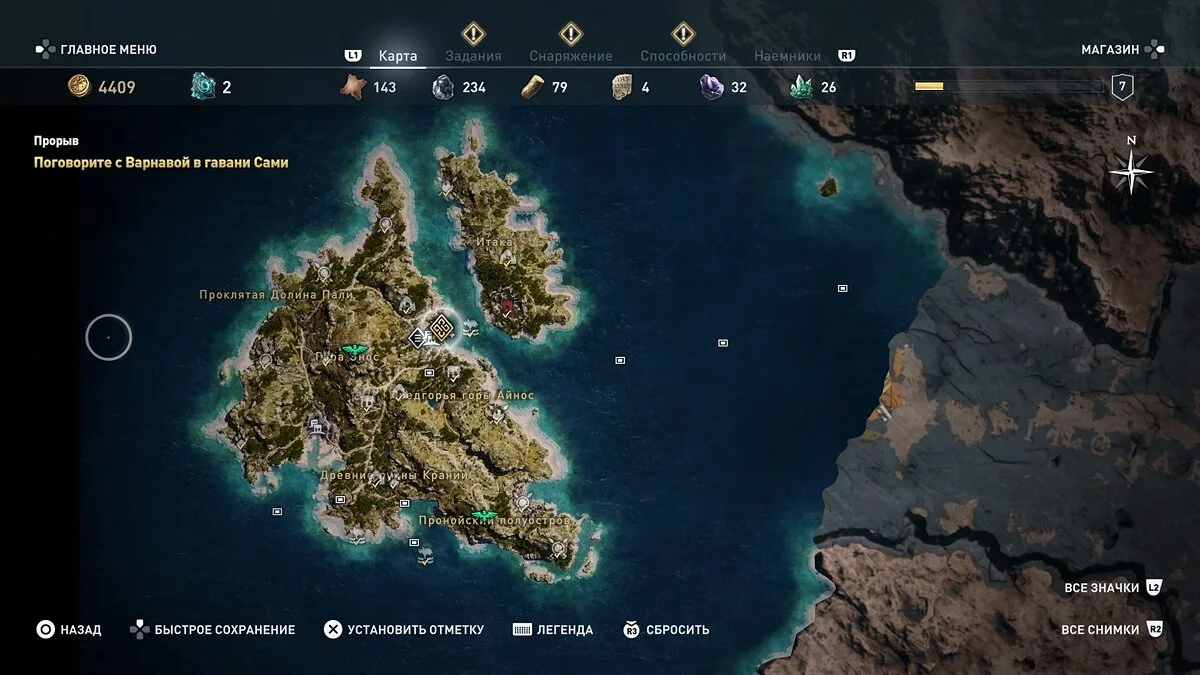This screenshot has height=675, width=1200.
Task: Click the tracked quest about Варнава
Action: [160, 162]
